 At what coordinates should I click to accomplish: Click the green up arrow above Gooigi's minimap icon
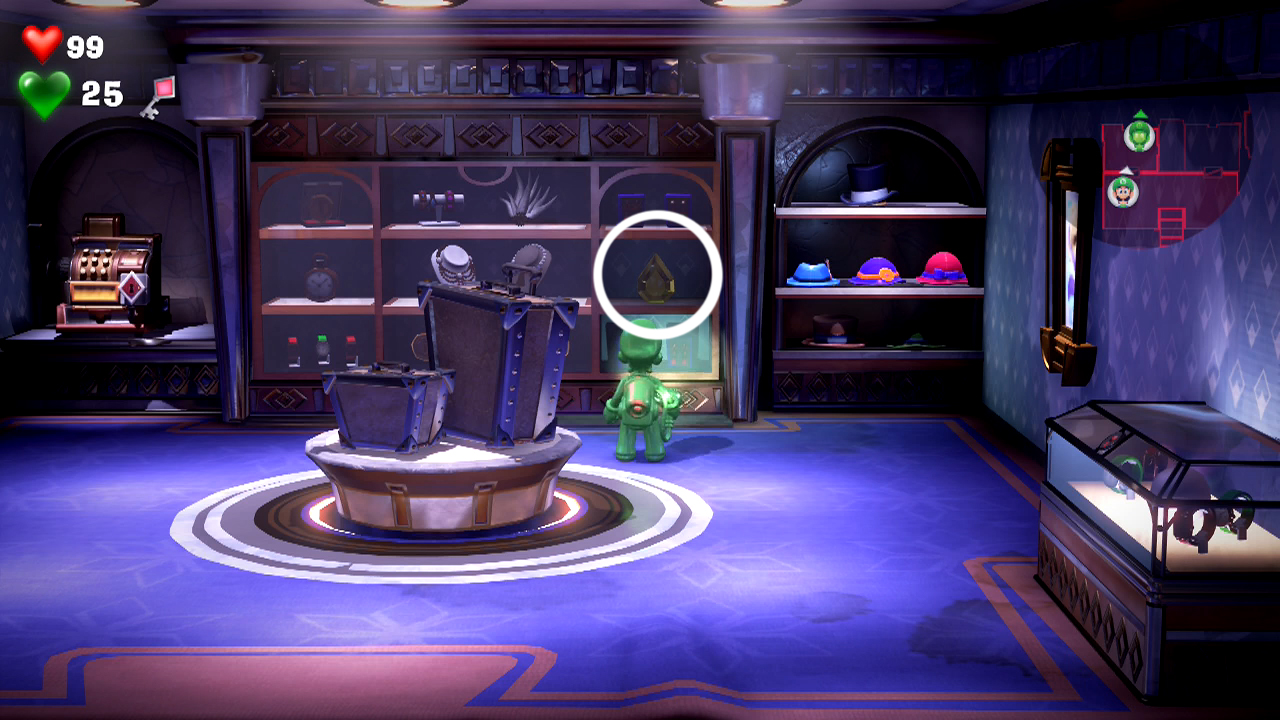1141,113
